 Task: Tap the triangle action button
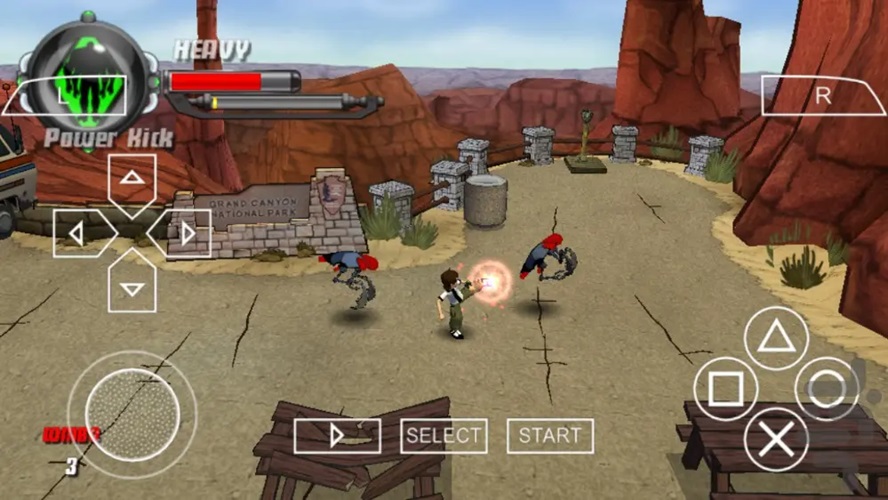pyautogui.click(x=776, y=338)
